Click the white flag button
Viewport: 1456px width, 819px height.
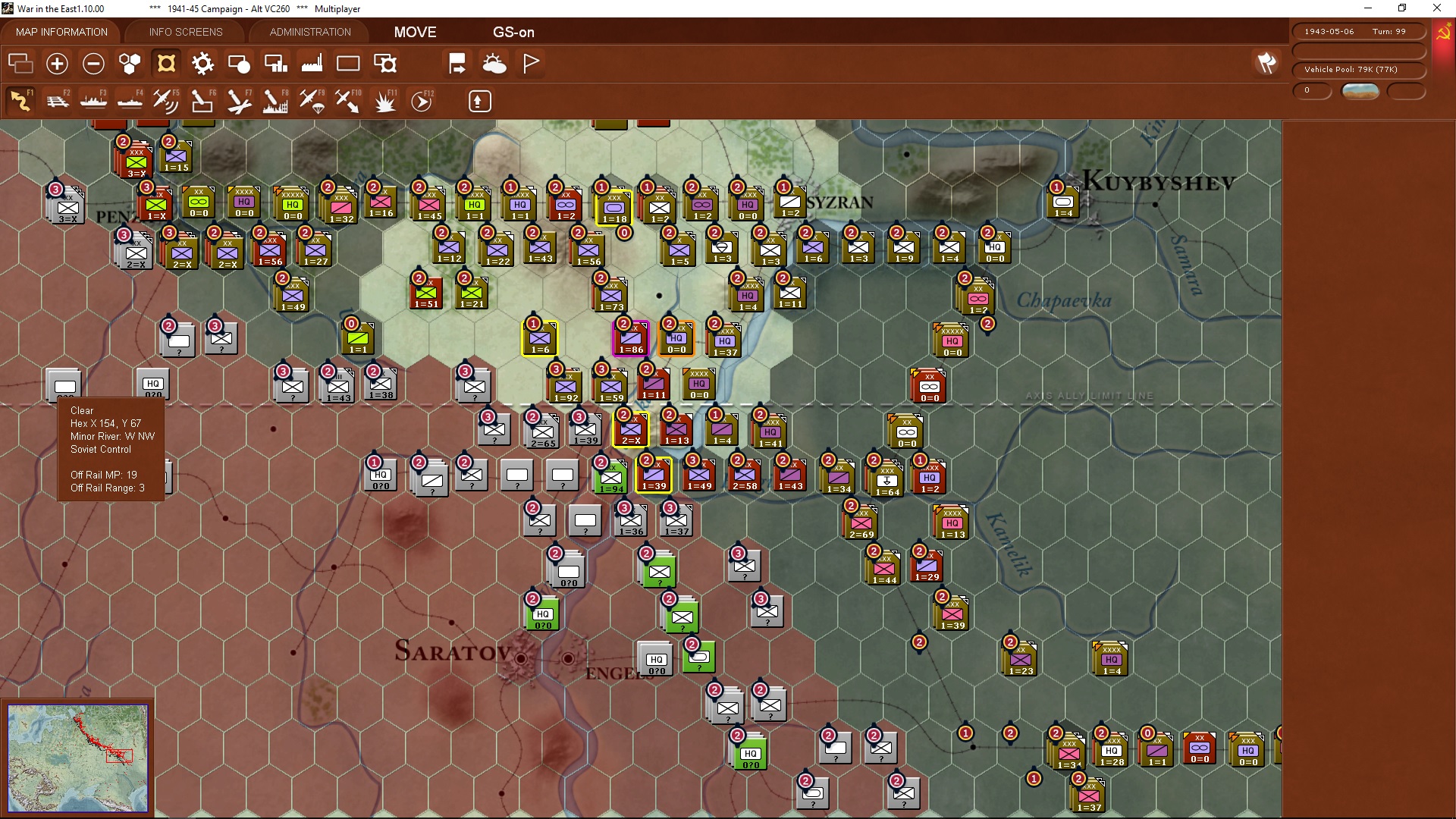(x=530, y=63)
